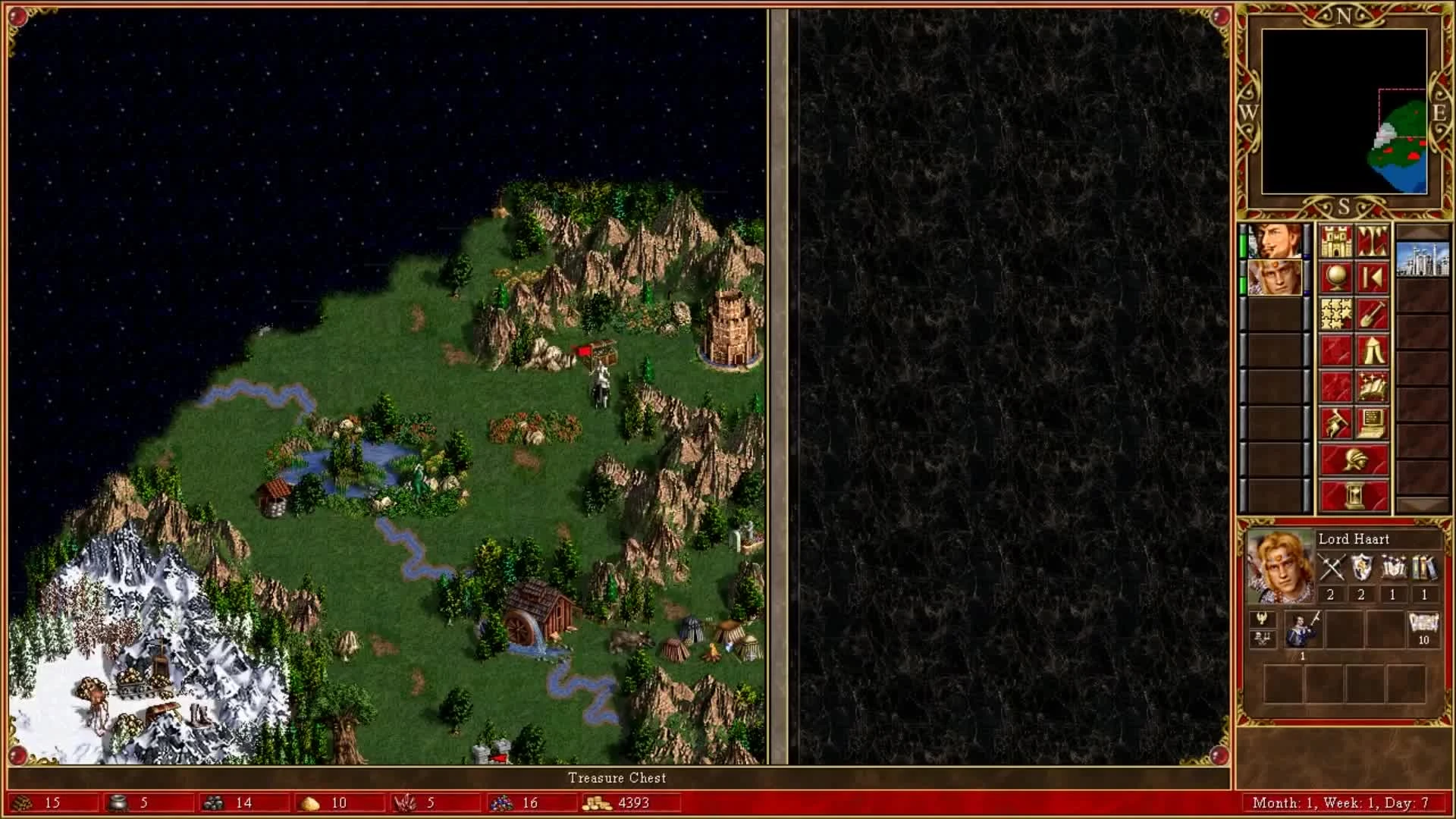Toggle the underground level switch
The image size is (1456, 819).
(x=1373, y=240)
